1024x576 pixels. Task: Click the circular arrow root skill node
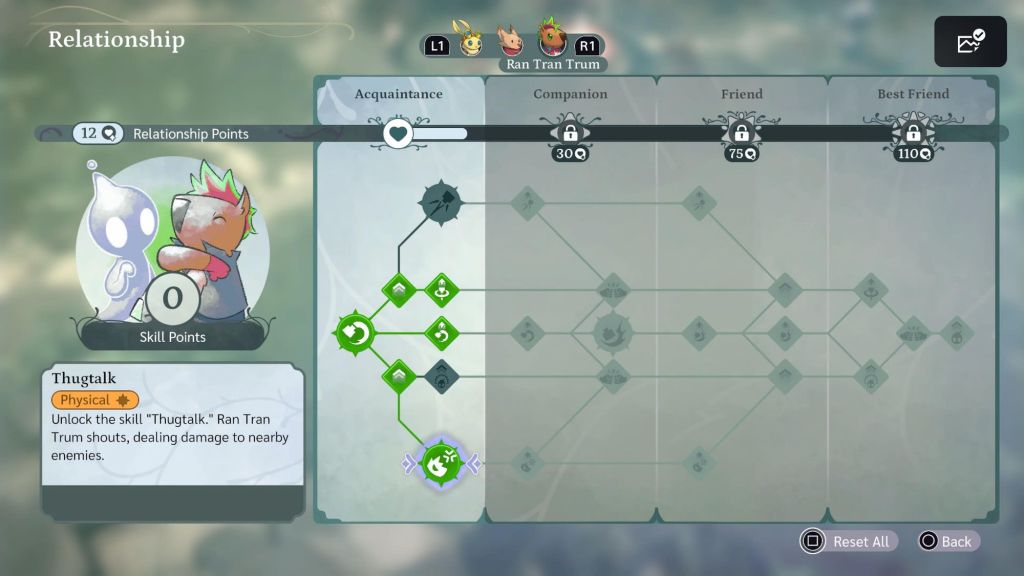(x=354, y=333)
